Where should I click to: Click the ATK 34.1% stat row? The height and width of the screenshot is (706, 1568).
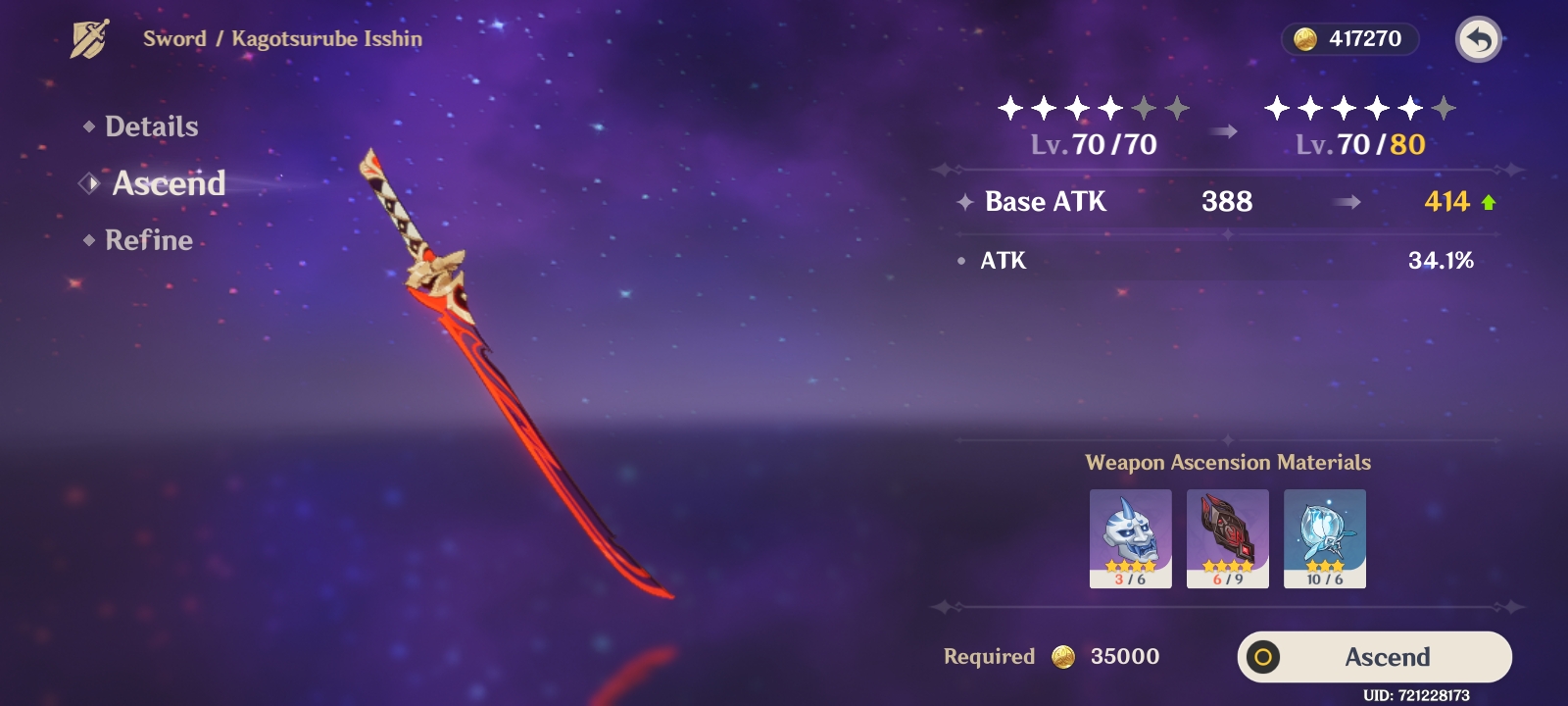coord(1002,261)
